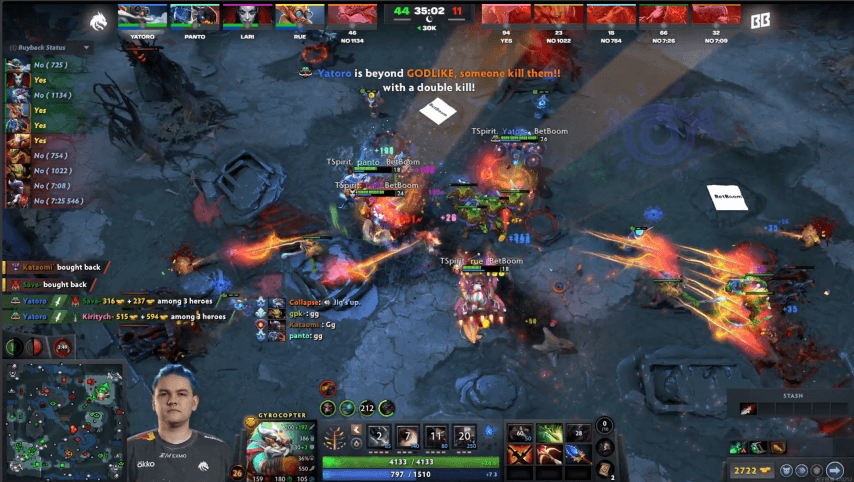Activate the ability with cooldown 7
The height and width of the screenshot is (482, 854).
click(408, 436)
